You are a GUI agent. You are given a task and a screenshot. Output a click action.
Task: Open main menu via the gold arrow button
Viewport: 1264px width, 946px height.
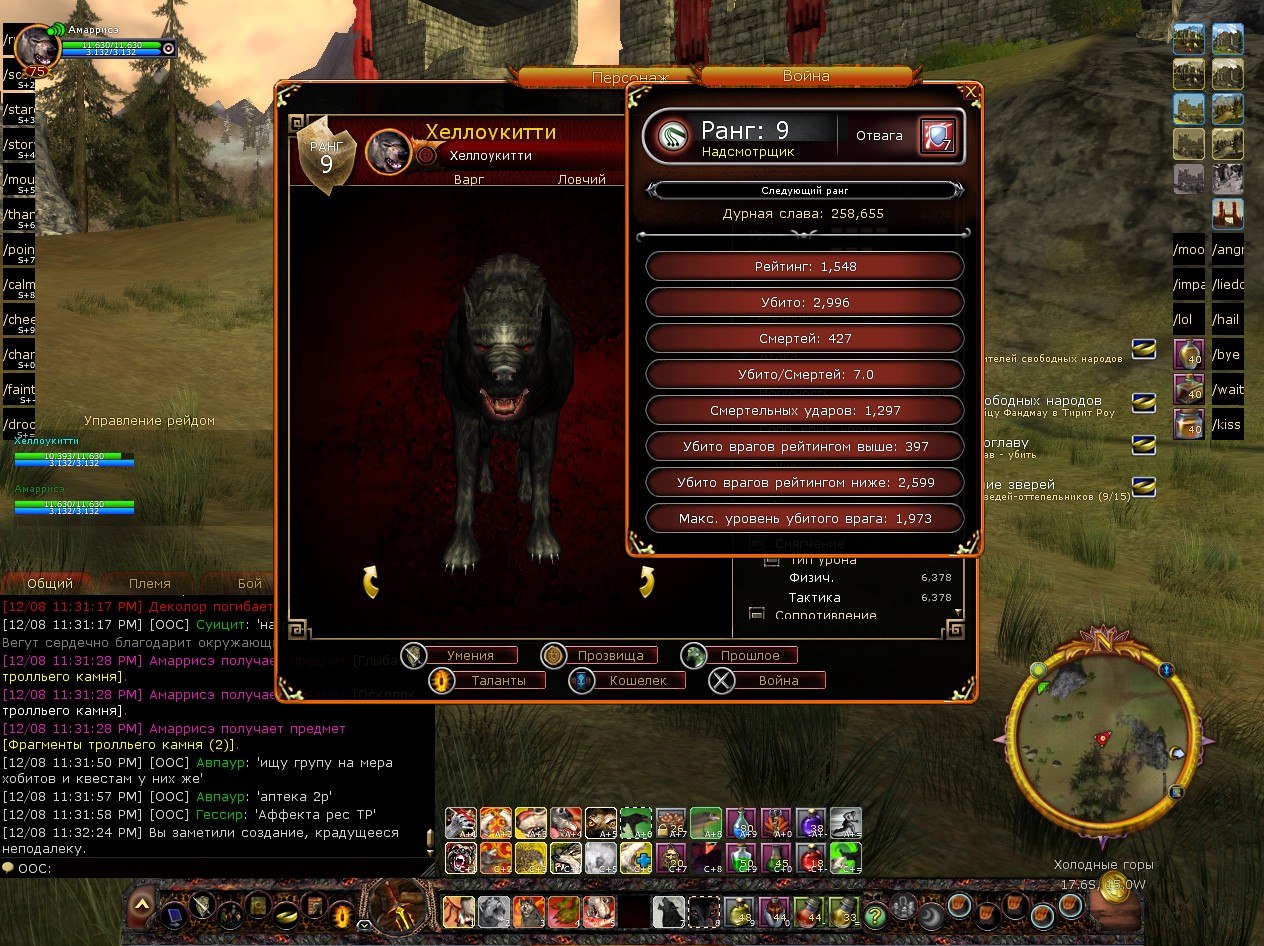143,905
